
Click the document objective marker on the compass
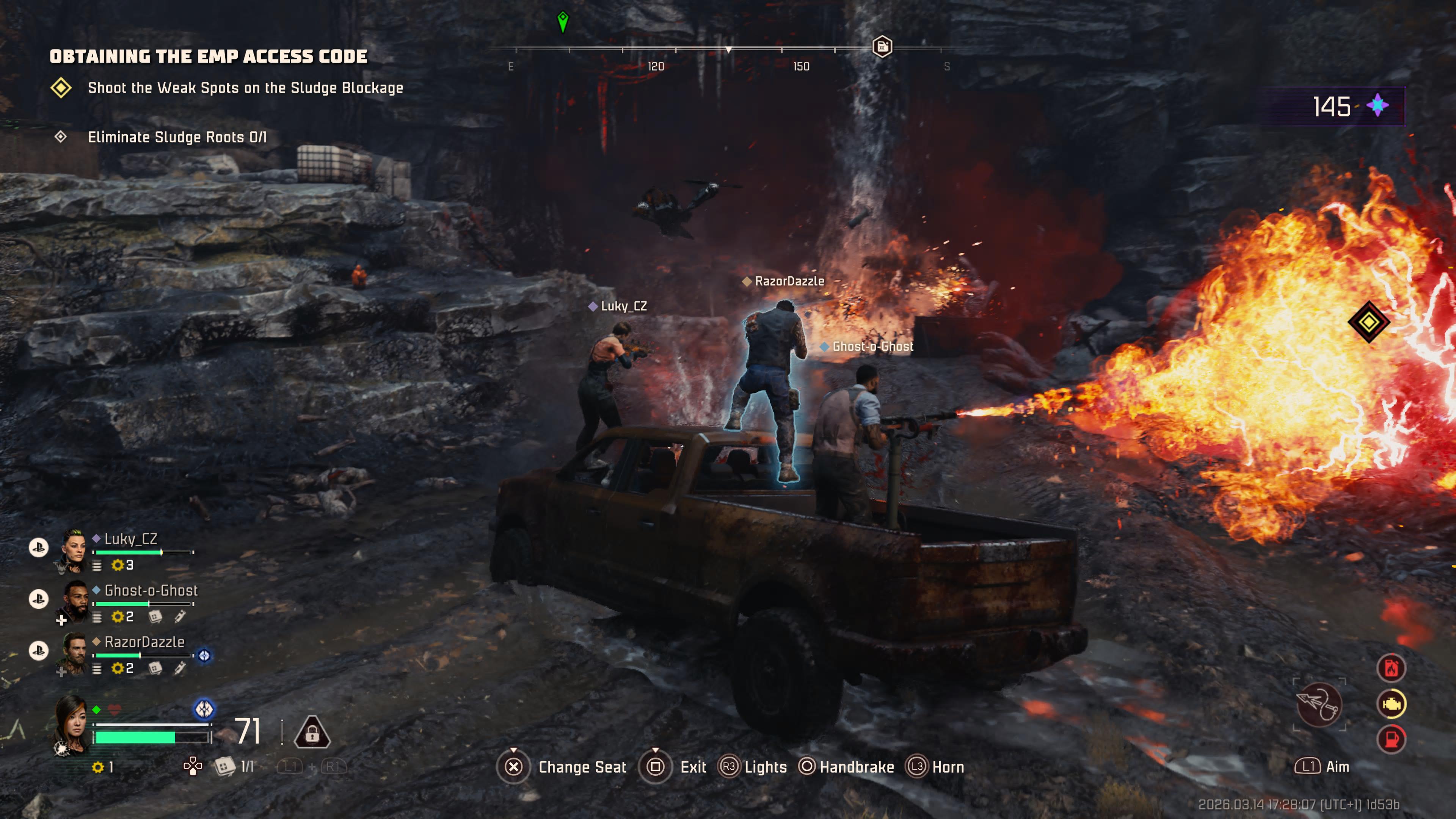click(x=882, y=46)
